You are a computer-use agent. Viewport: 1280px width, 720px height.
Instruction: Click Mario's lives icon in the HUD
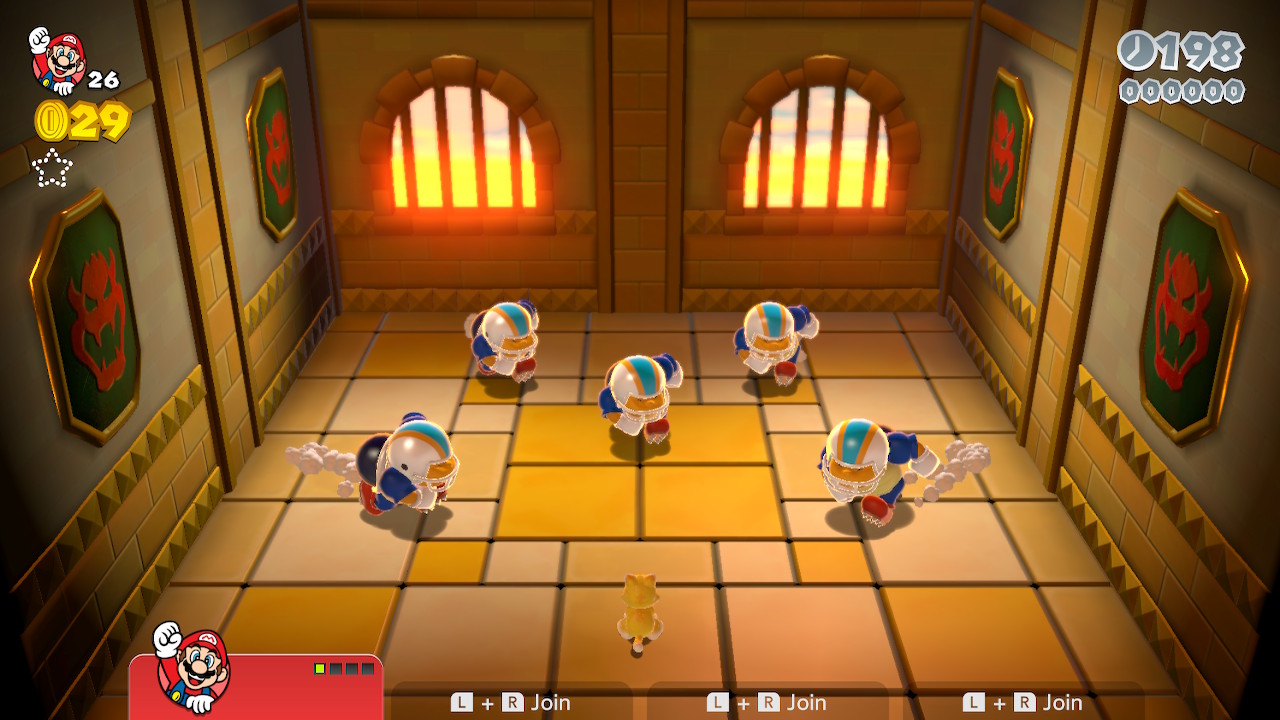point(57,60)
